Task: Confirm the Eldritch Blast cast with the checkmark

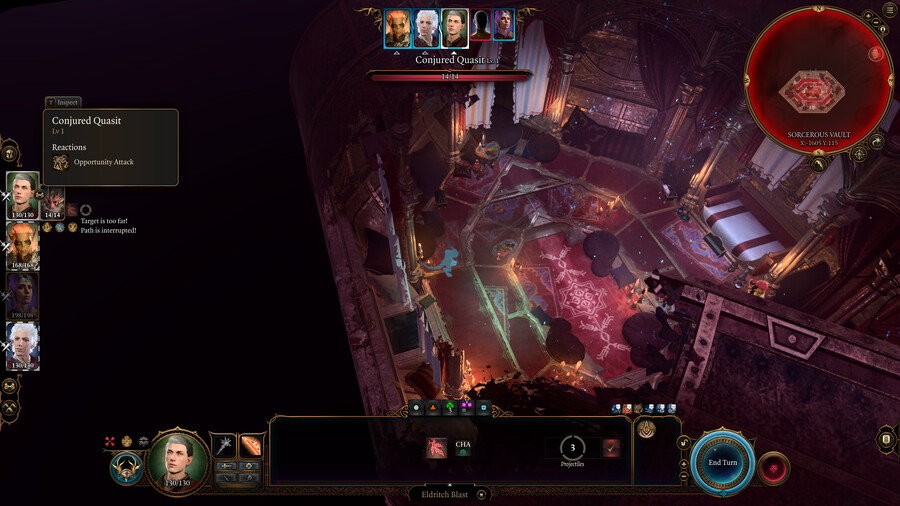Action: click(x=611, y=448)
